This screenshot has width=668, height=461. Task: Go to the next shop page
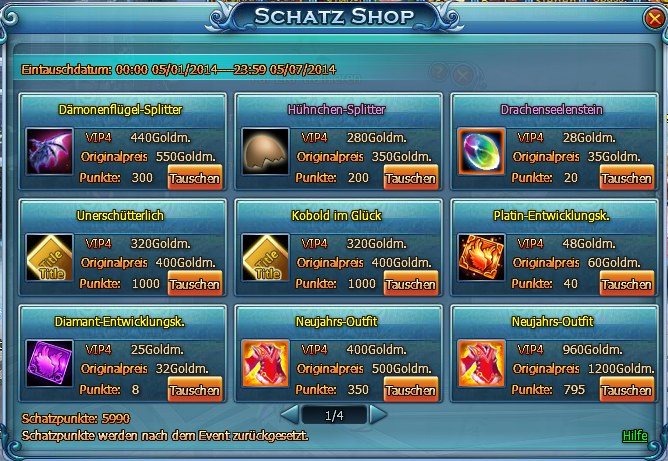click(378, 413)
